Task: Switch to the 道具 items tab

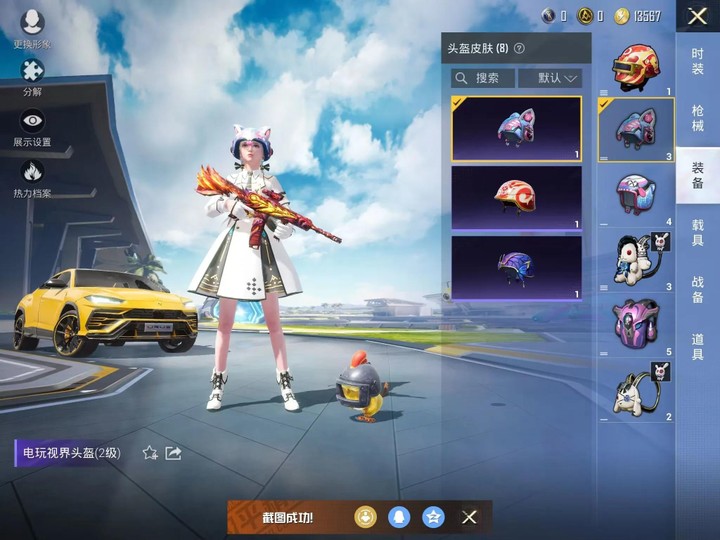Action: (698, 347)
